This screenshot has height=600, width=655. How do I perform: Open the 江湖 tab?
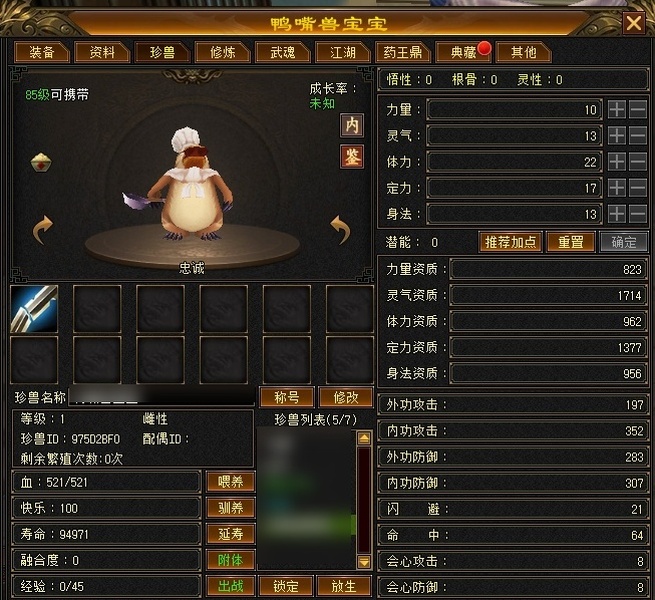tap(336, 52)
